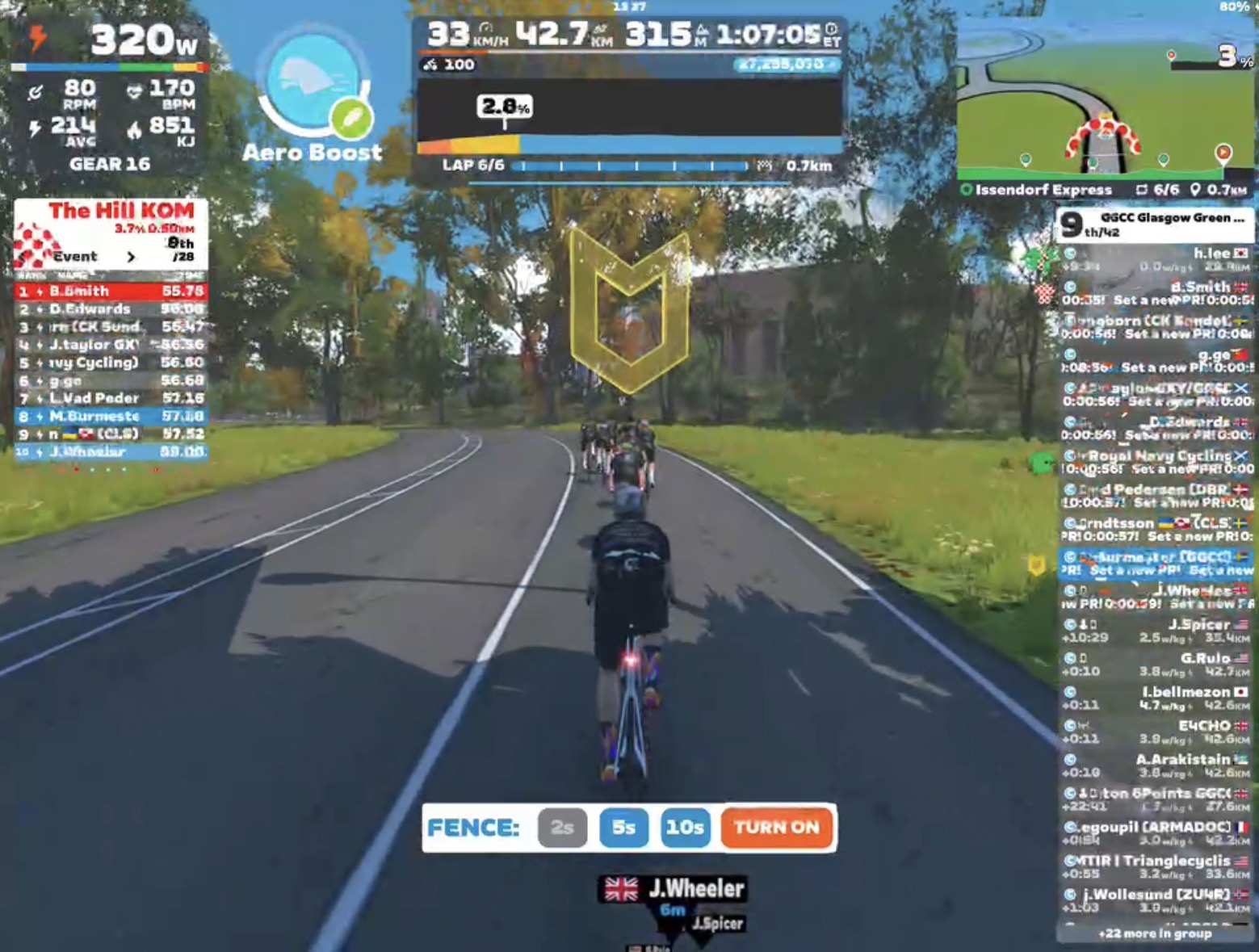Set the fence to 10s
1259x952 pixels.
(685, 828)
